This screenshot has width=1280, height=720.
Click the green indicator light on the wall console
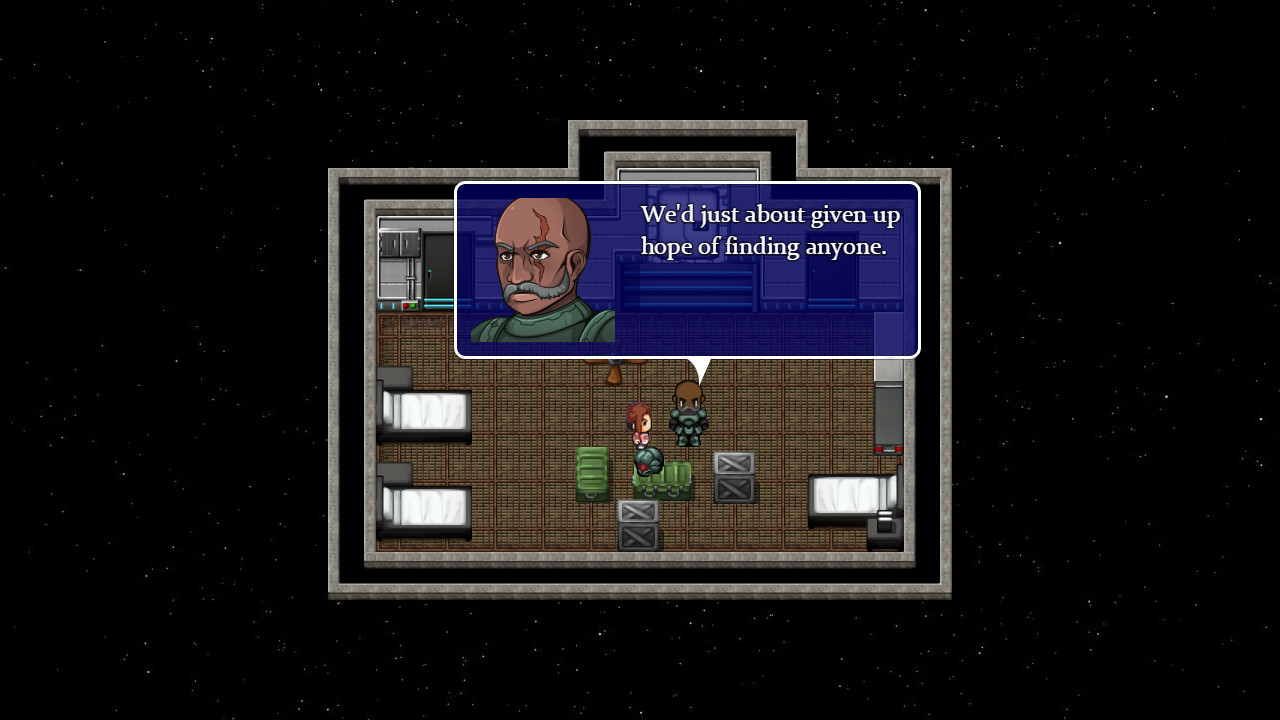click(412, 305)
